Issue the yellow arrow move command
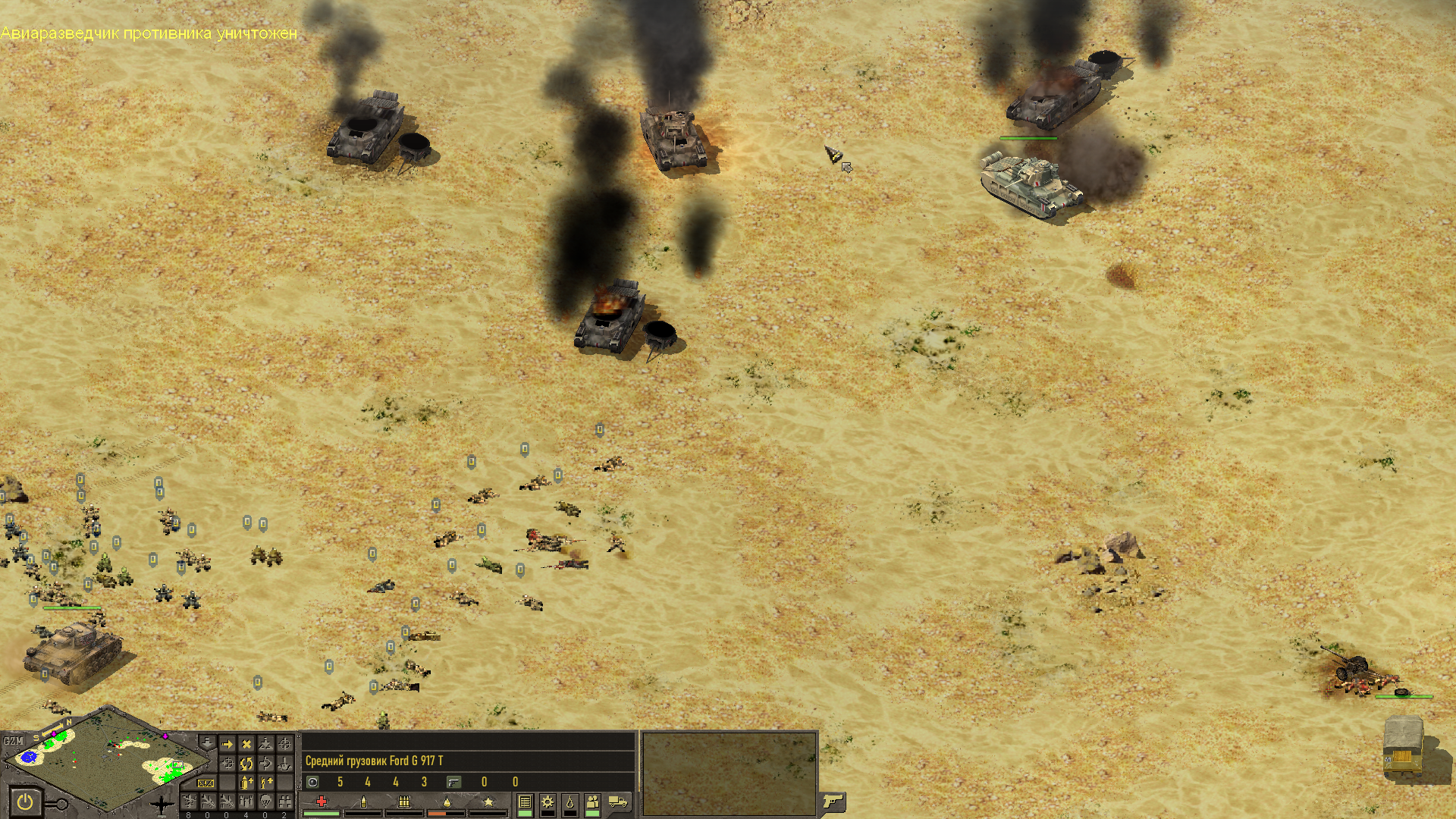 [x=227, y=745]
